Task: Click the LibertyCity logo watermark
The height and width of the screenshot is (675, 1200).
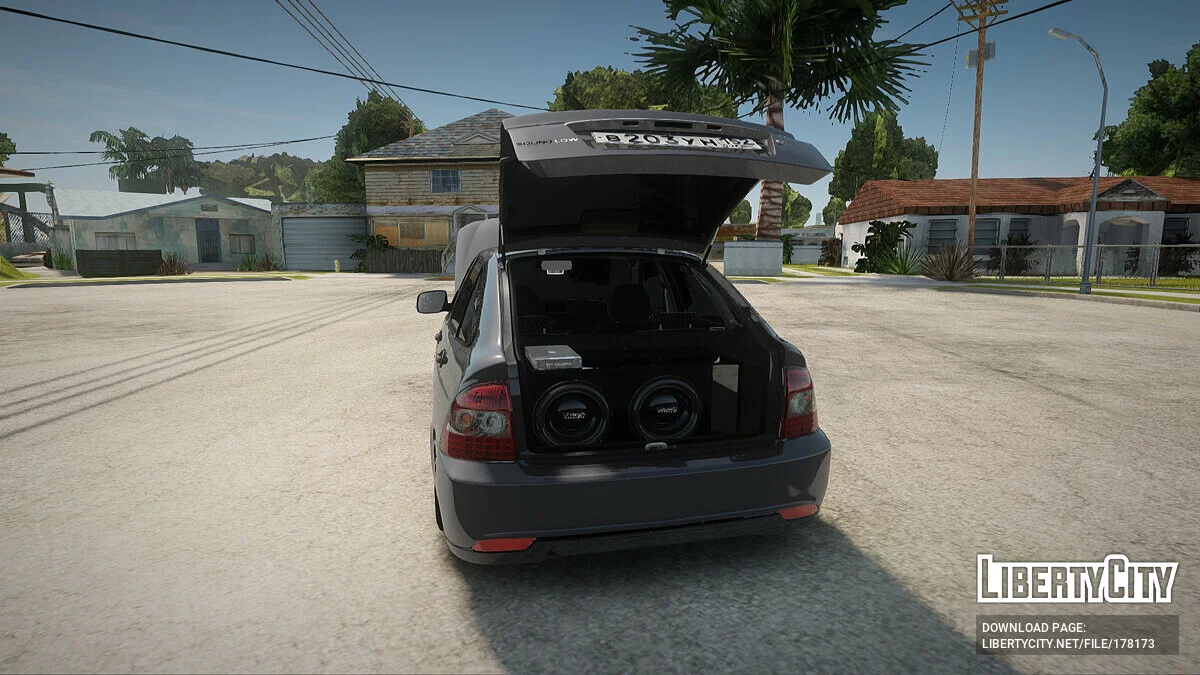Action: [1077, 579]
